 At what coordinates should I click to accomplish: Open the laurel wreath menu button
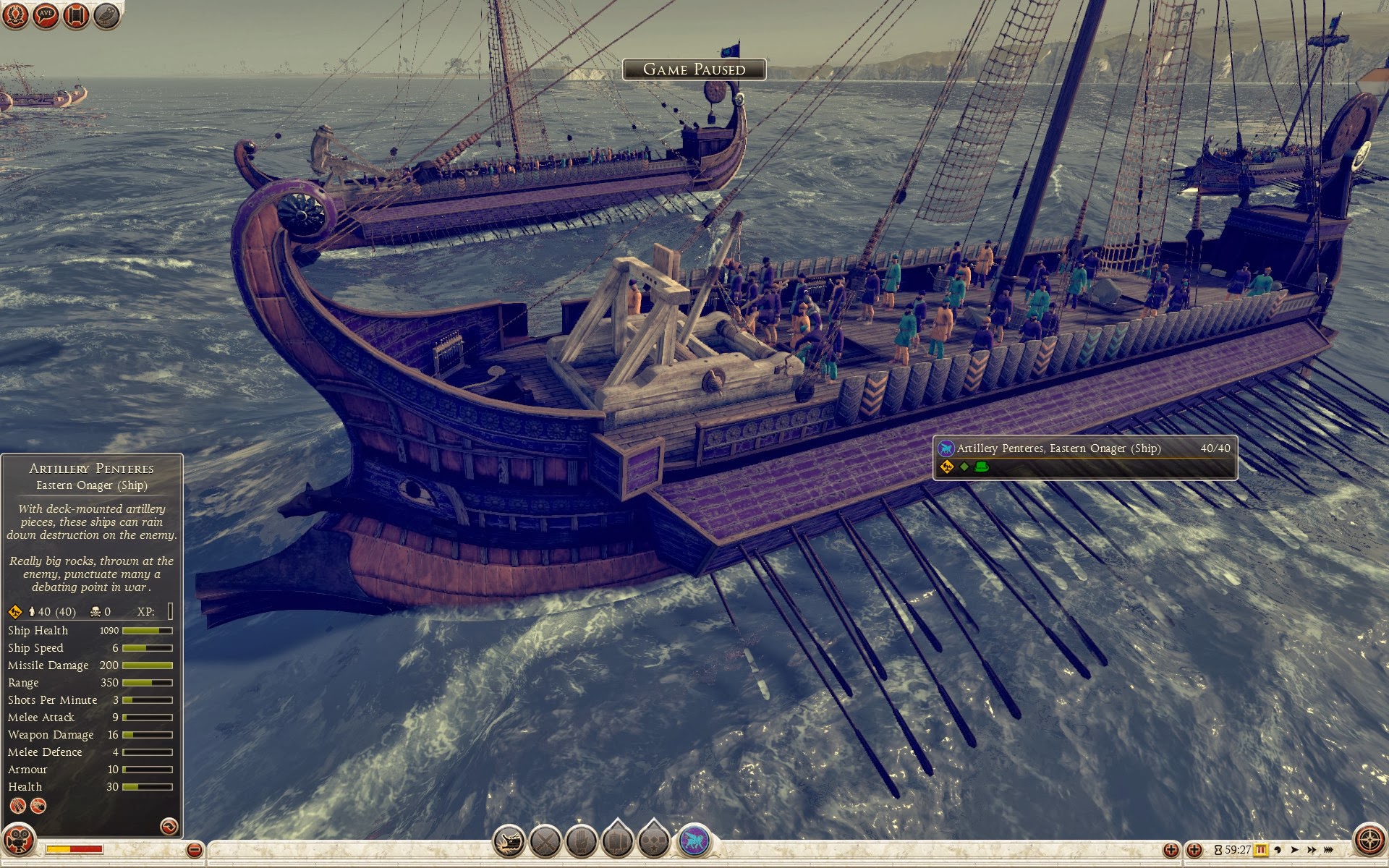(15, 15)
